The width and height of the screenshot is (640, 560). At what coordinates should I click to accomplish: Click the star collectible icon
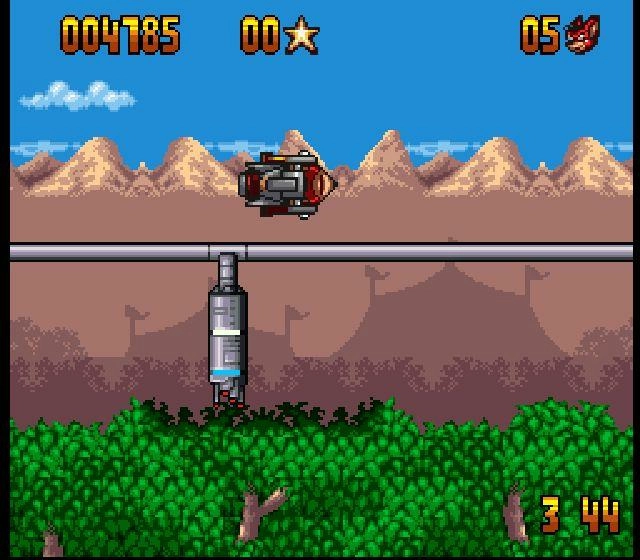coord(301,36)
